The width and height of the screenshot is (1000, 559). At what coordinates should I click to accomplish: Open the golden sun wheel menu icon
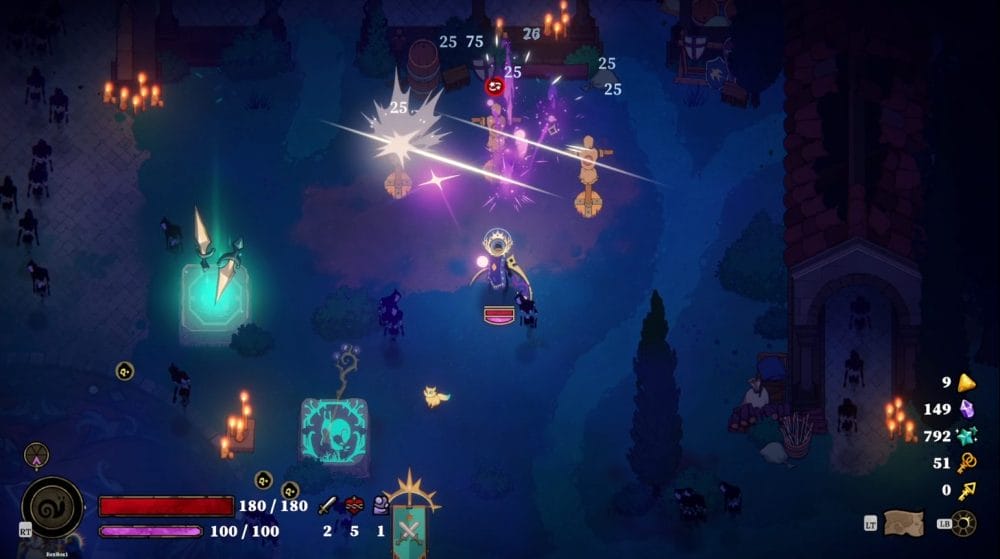click(964, 523)
